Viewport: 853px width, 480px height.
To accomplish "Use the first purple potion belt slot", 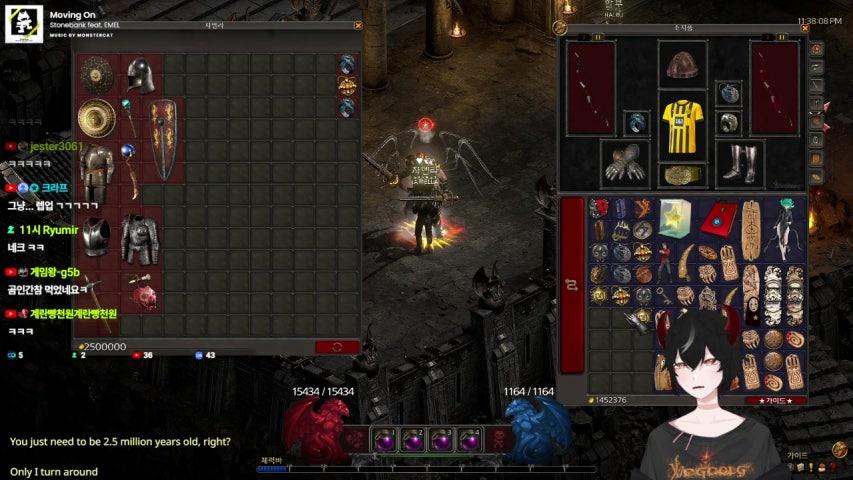I will click(383, 439).
